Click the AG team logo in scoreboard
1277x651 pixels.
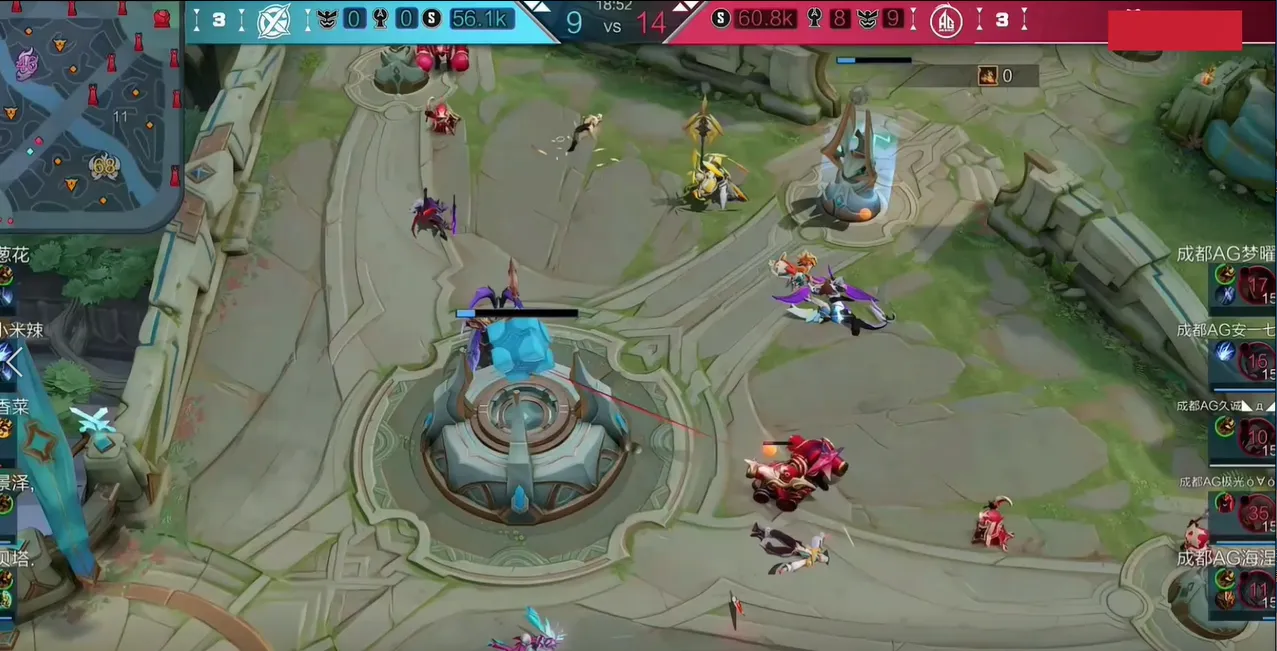[x=945, y=21]
